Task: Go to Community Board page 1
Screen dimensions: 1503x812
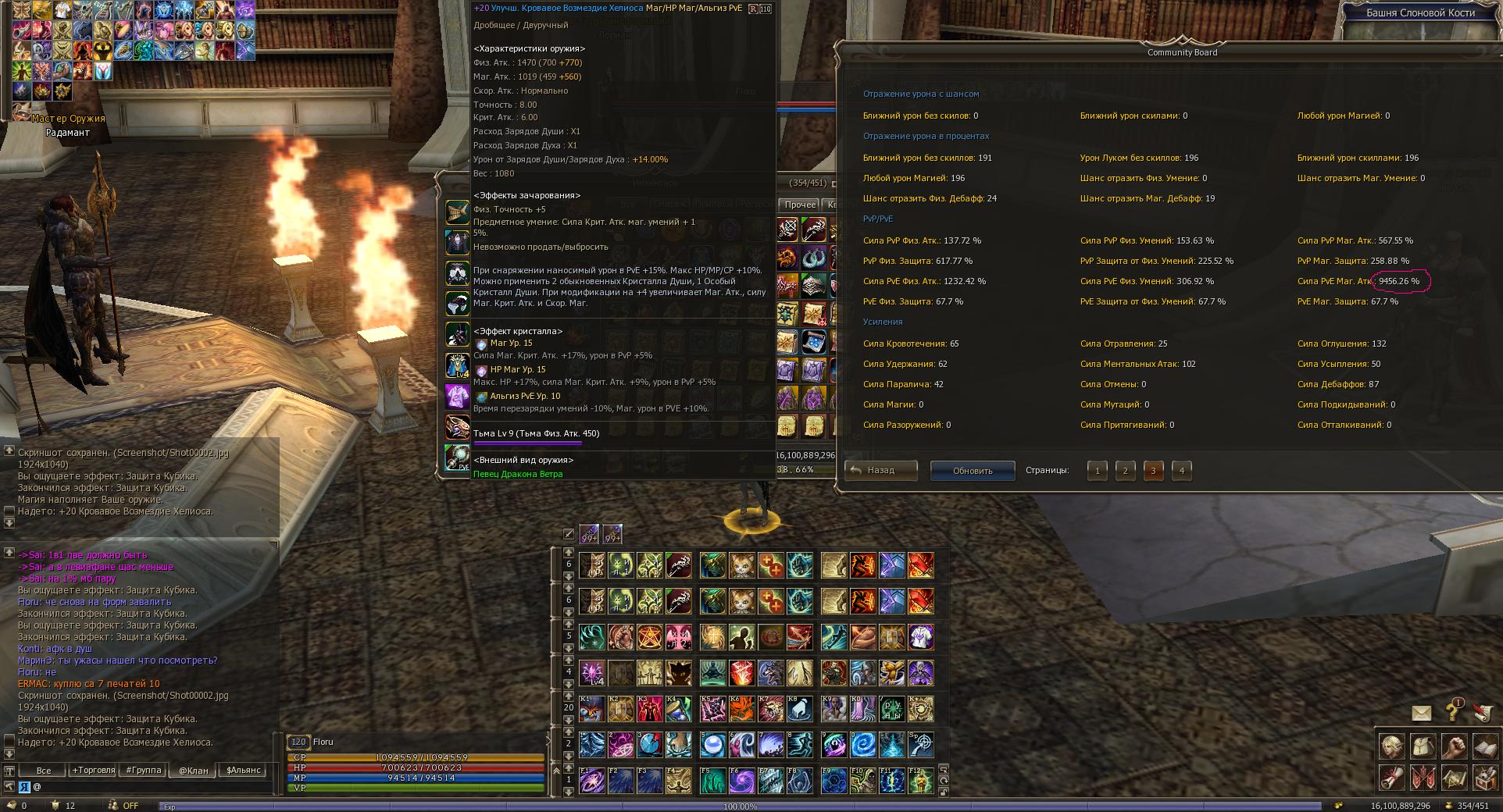Action: (1097, 470)
